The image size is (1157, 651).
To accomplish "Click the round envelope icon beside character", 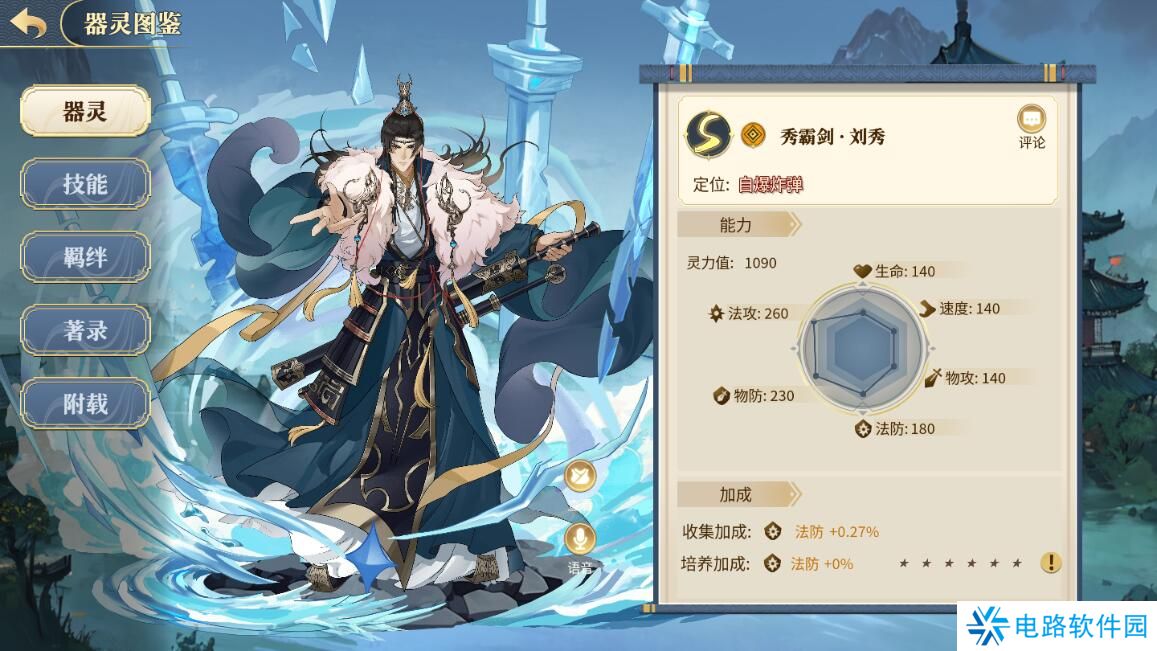I will coord(580,476).
